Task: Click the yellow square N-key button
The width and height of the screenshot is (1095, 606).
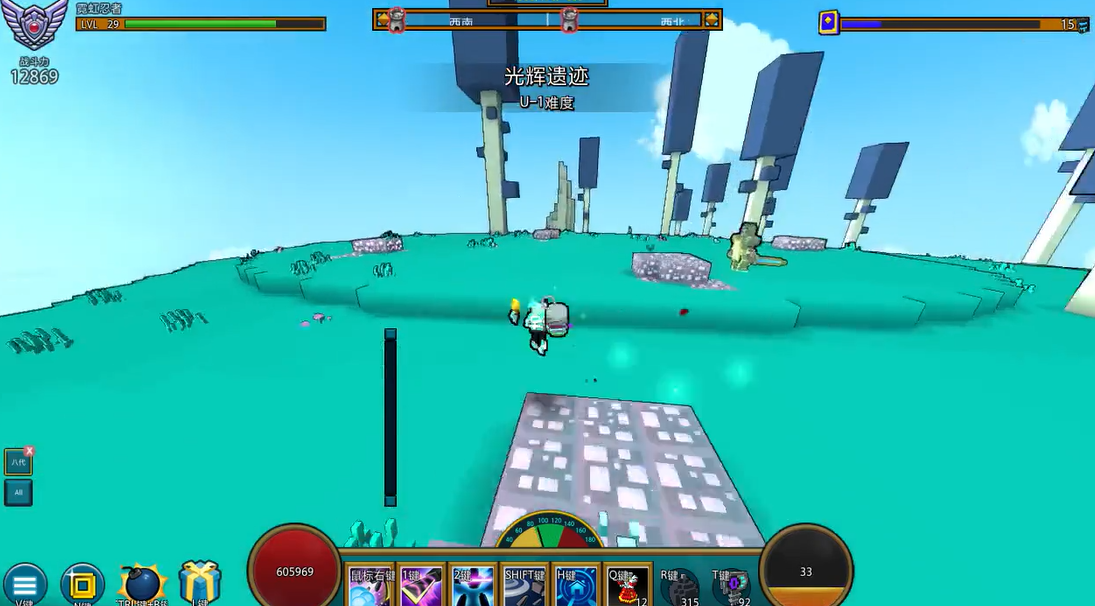Action: click(82, 585)
